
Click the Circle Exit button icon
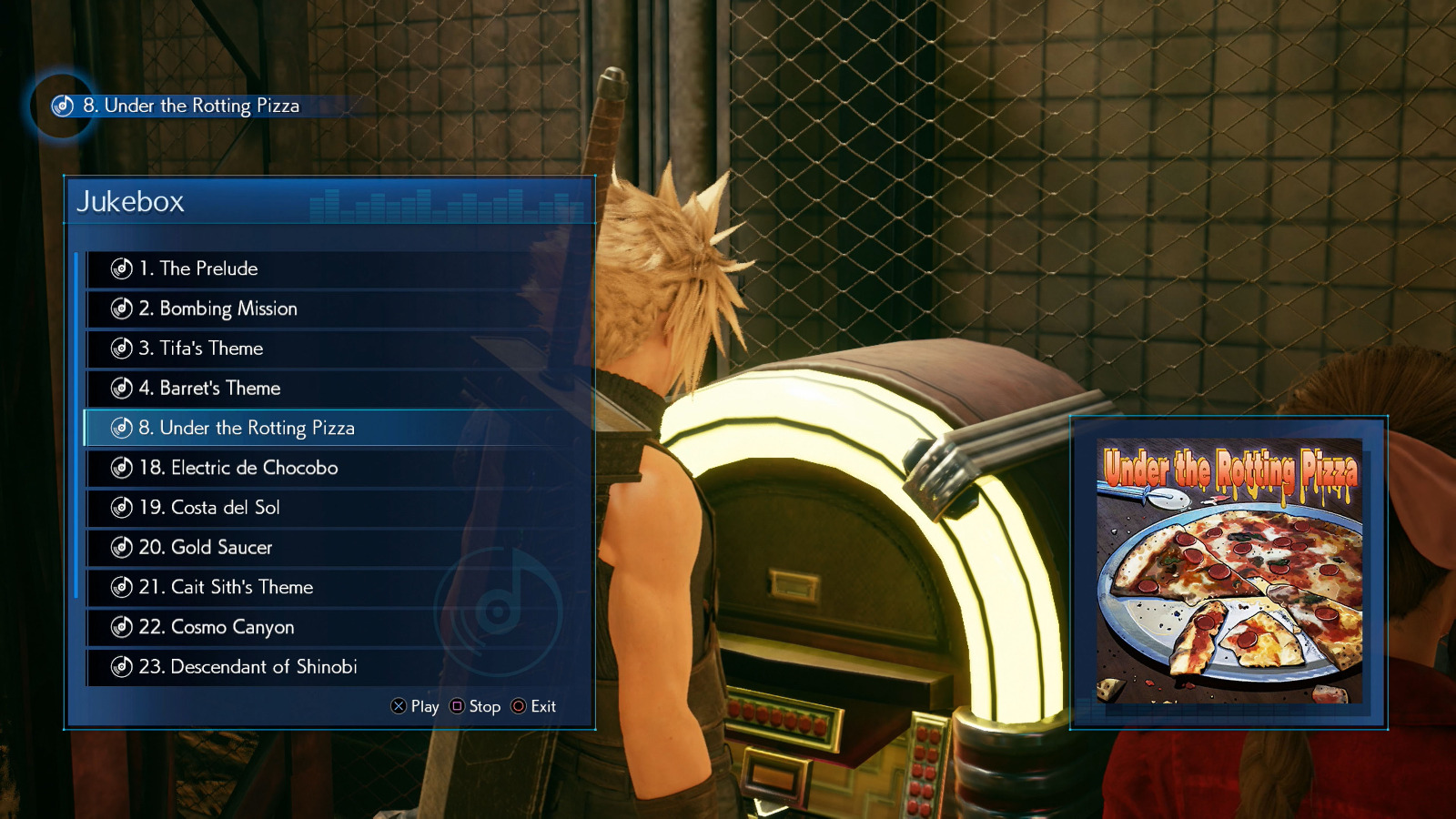click(519, 706)
